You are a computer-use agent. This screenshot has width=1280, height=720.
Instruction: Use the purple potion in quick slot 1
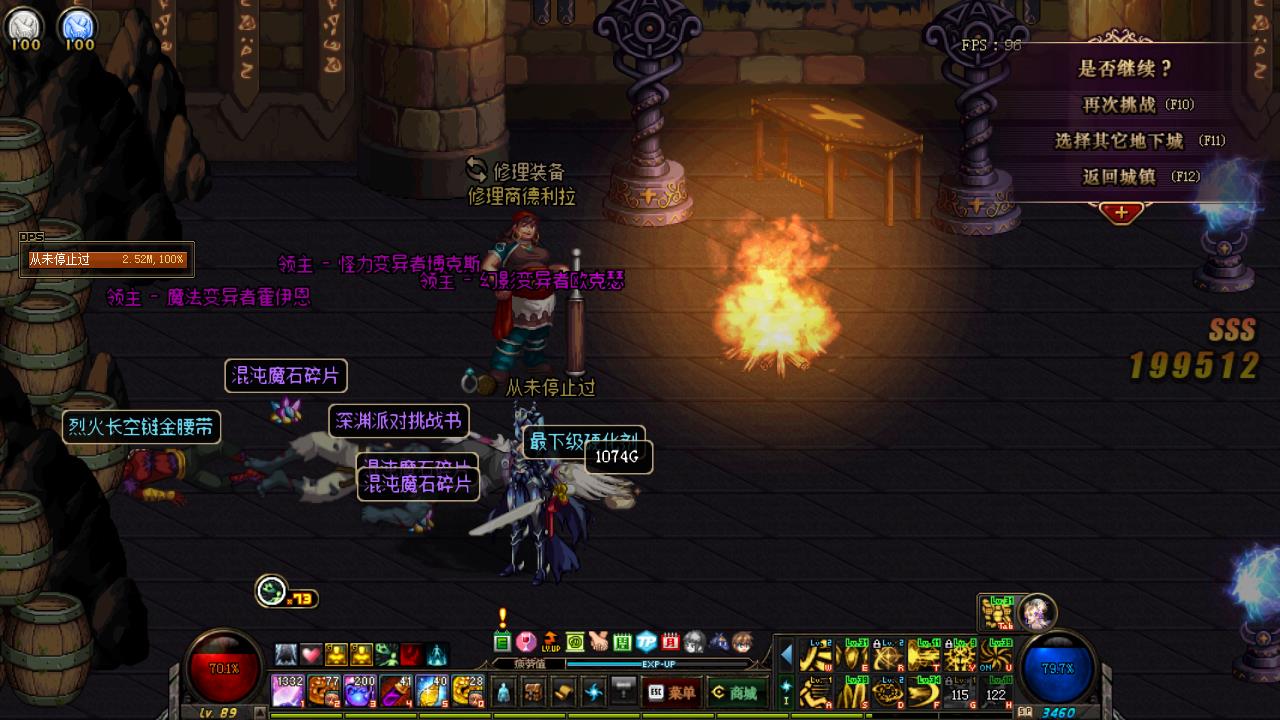click(x=287, y=691)
